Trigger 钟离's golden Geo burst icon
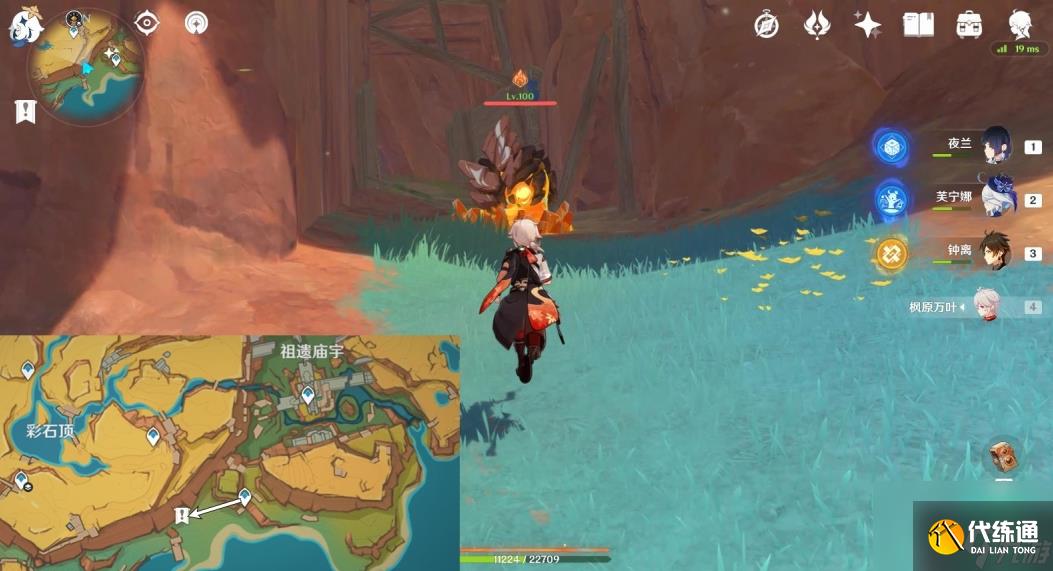The height and width of the screenshot is (571, 1053). (x=890, y=253)
